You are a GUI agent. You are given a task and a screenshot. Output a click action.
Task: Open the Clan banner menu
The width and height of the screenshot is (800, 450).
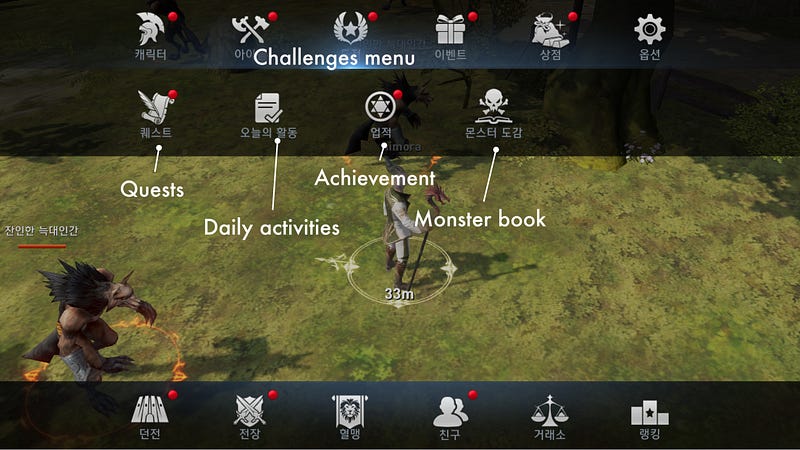[349, 411]
